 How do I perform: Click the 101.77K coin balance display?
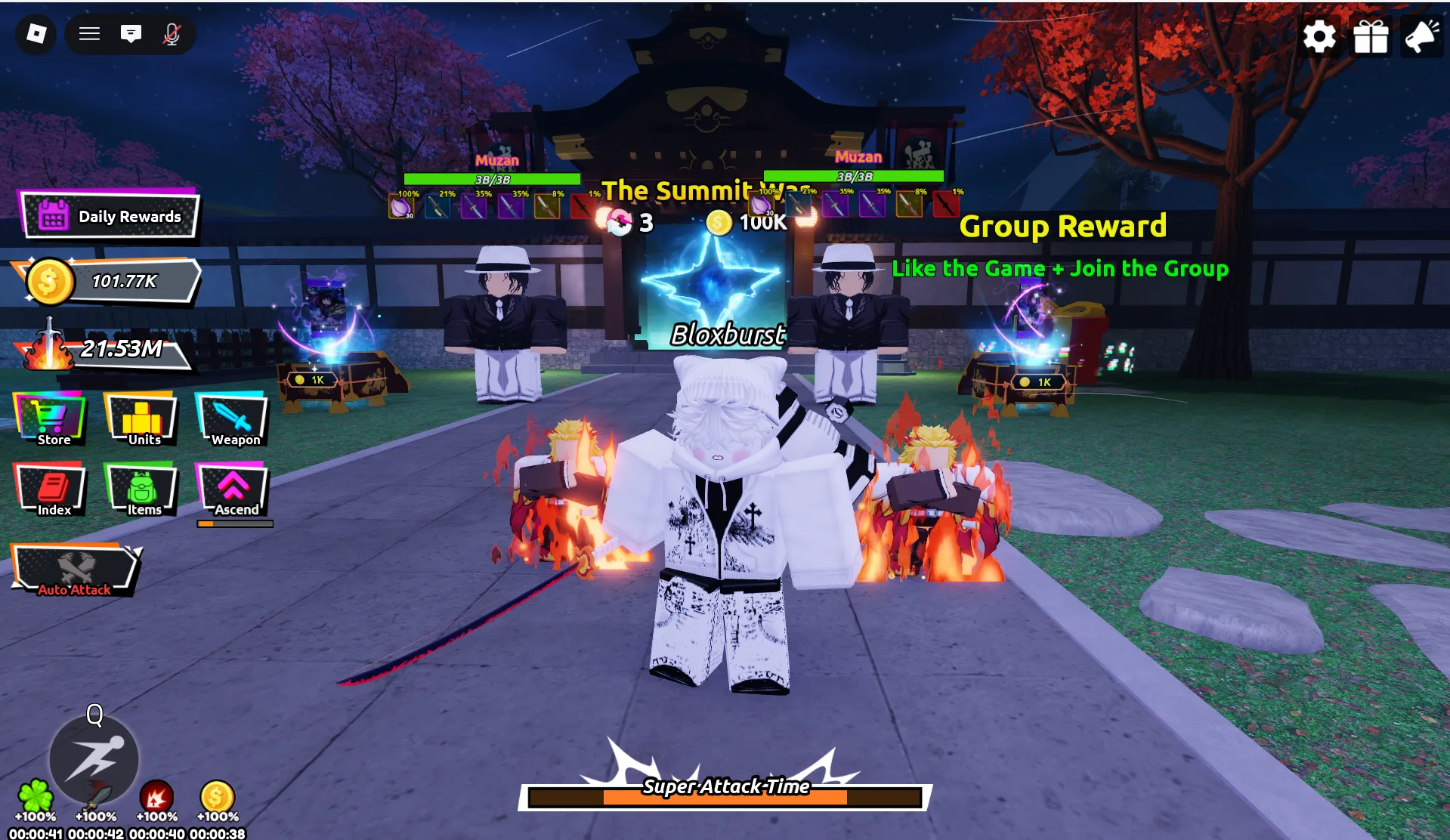coord(112,281)
